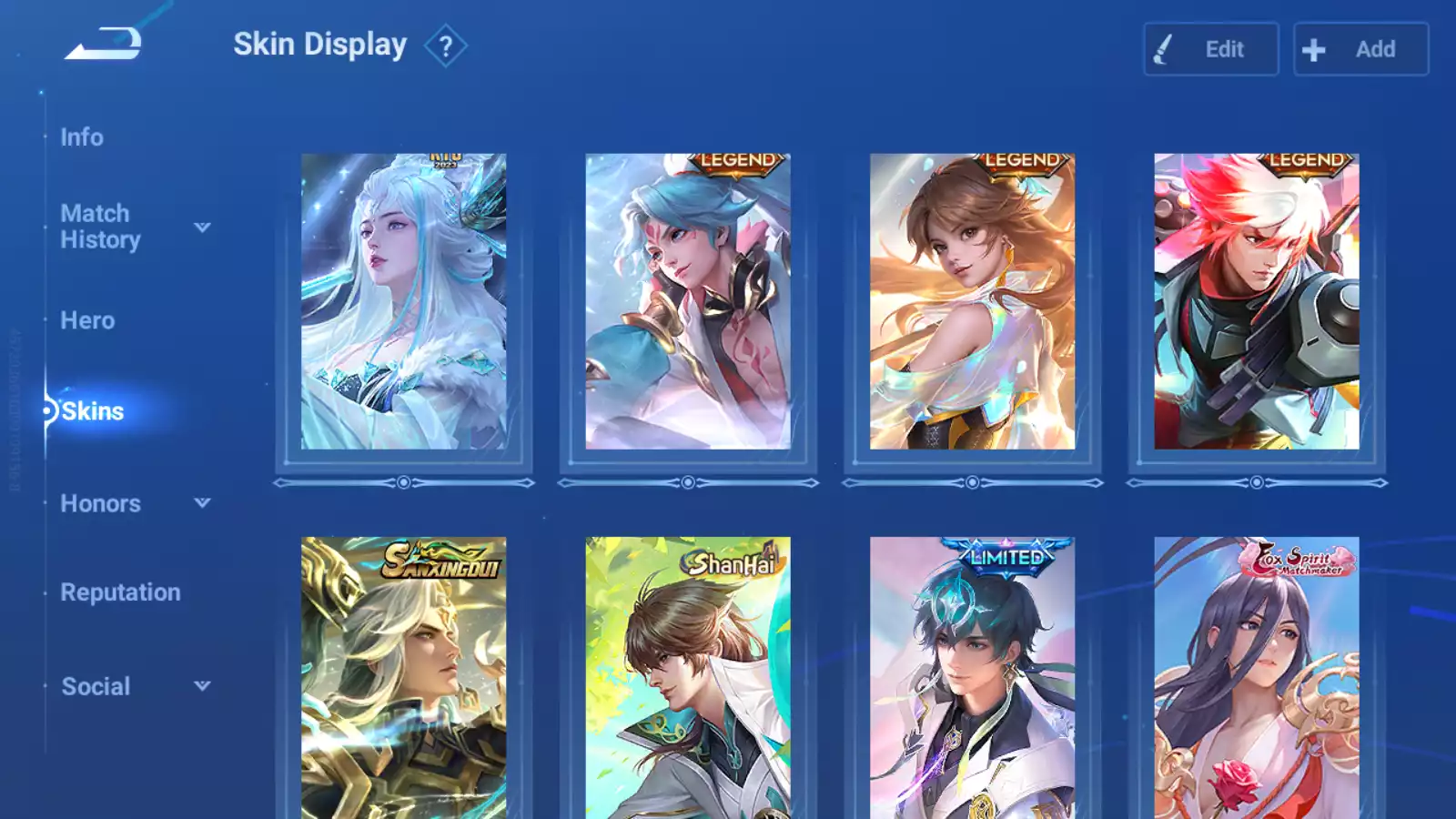Choose the Legend skin with brown-haired girl

click(x=972, y=301)
